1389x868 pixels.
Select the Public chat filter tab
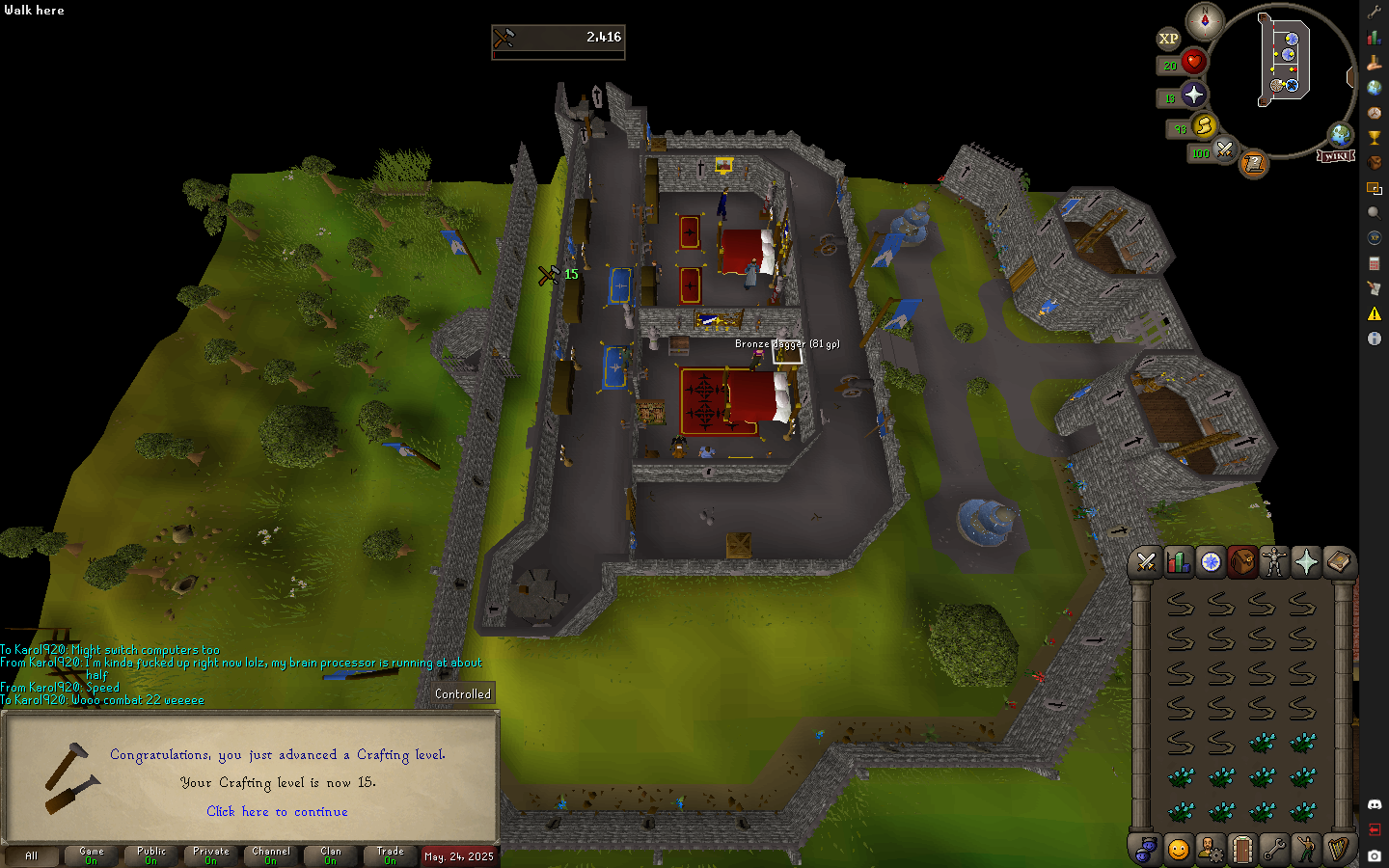pos(151,855)
